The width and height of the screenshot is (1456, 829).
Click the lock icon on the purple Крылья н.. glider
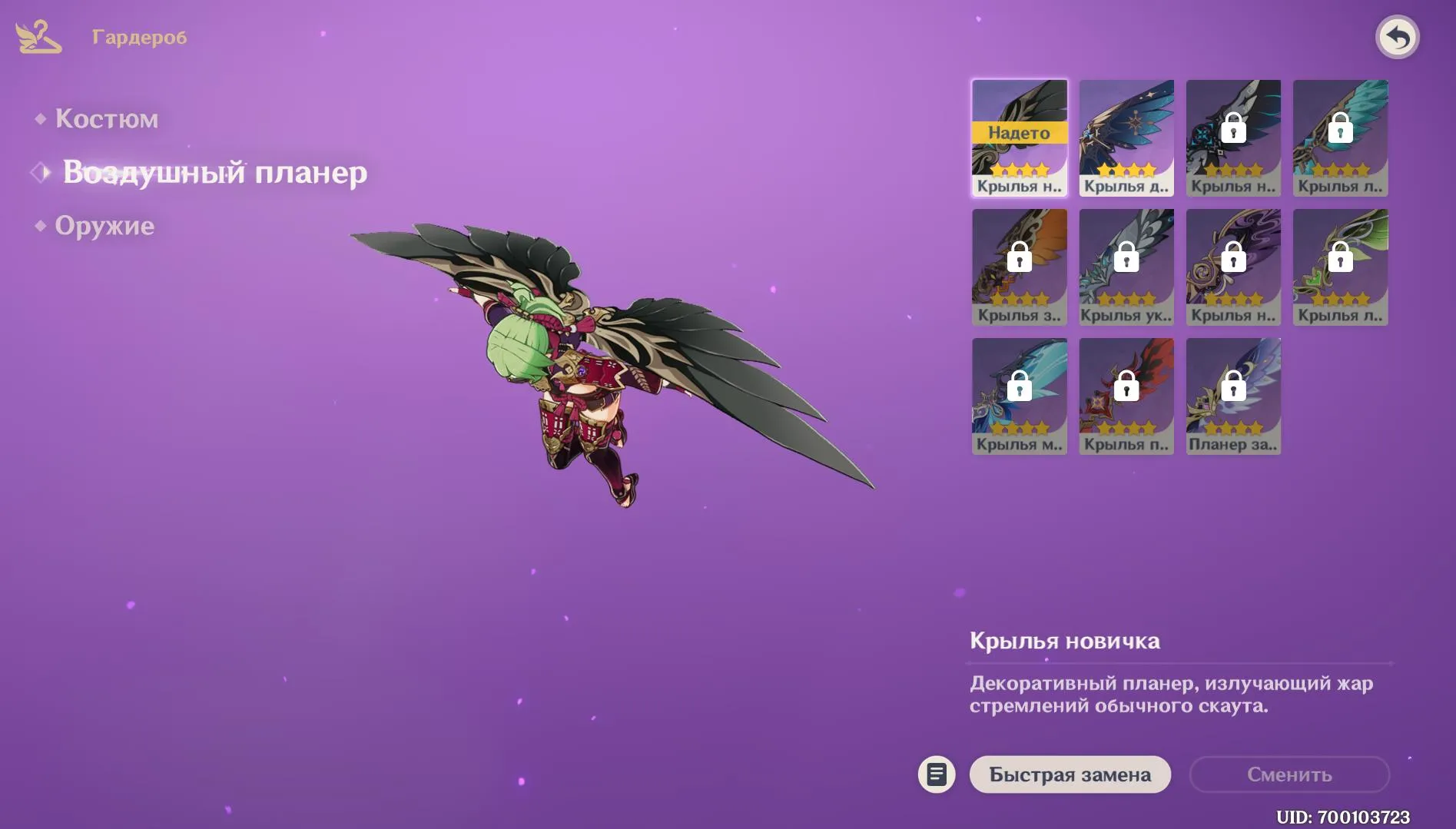1234,257
